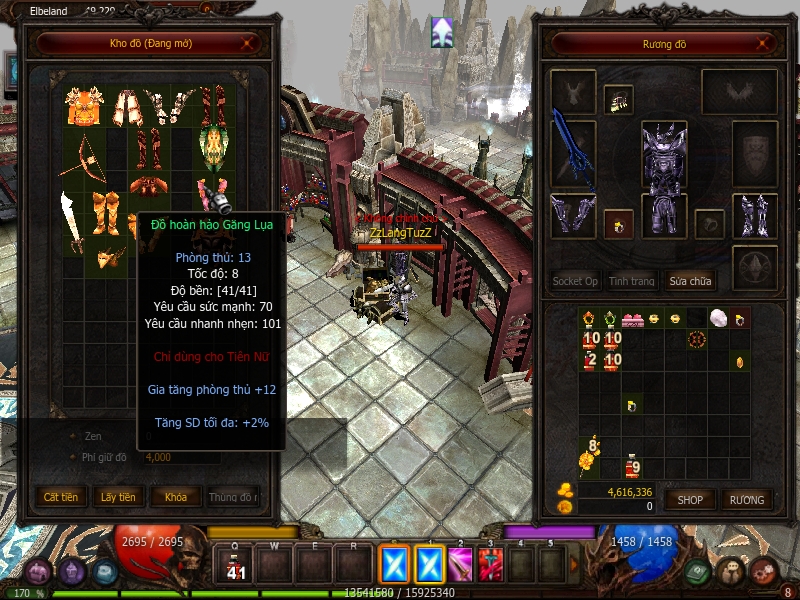Image resolution: width=800 pixels, height=600 pixels.
Task: Select the equipped gloves slot
Action: tap(573, 215)
